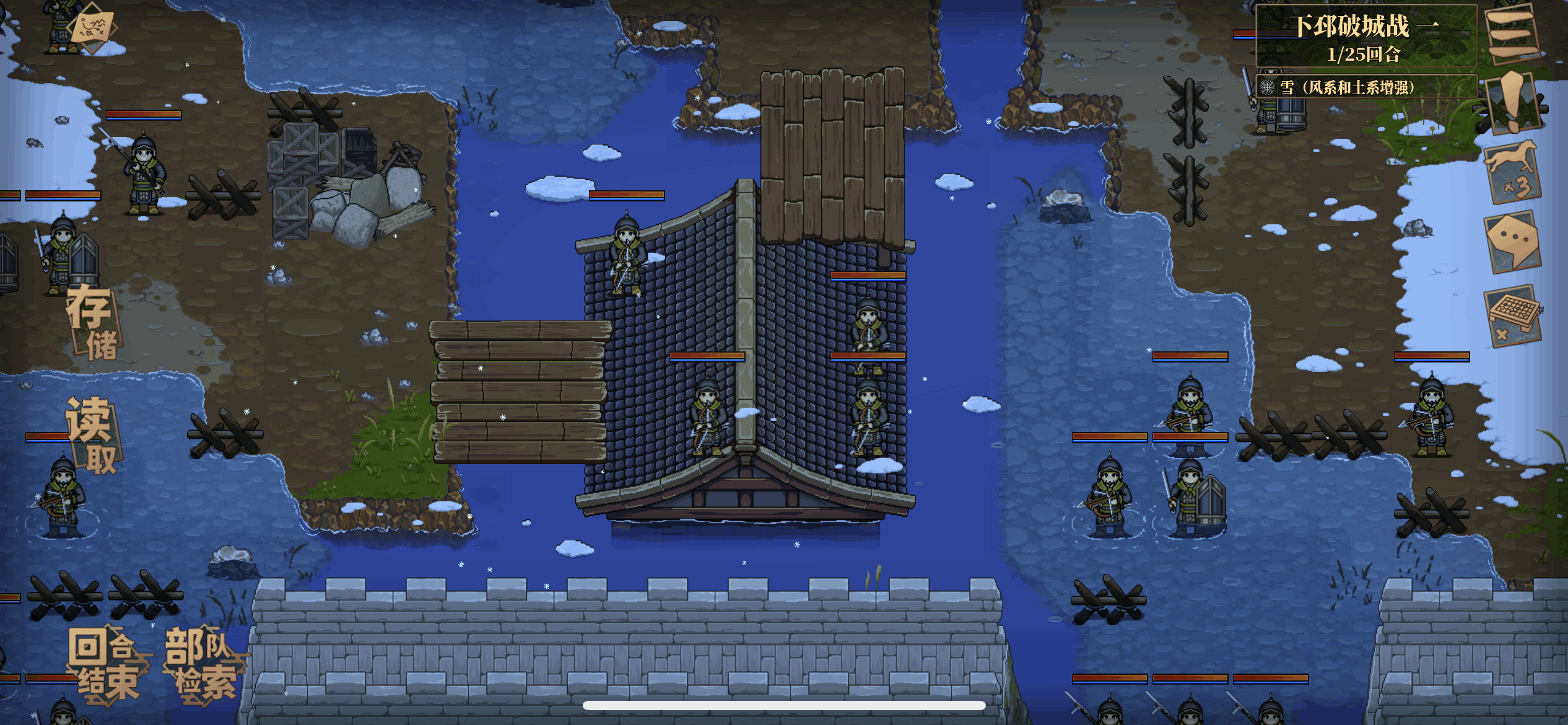This screenshot has height=725, width=1568.
Task: Open the map scroll icon
Action: click(x=93, y=27)
